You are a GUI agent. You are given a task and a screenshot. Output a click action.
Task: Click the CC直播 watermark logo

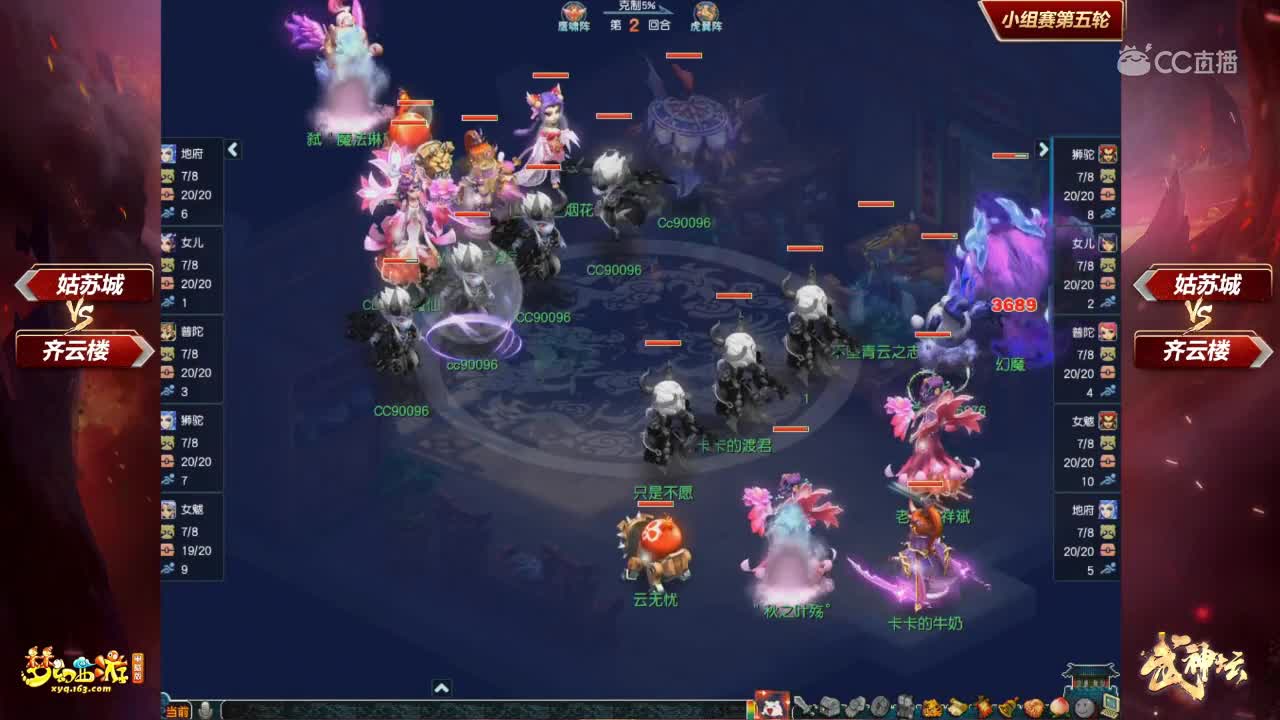(x=1180, y=60)
